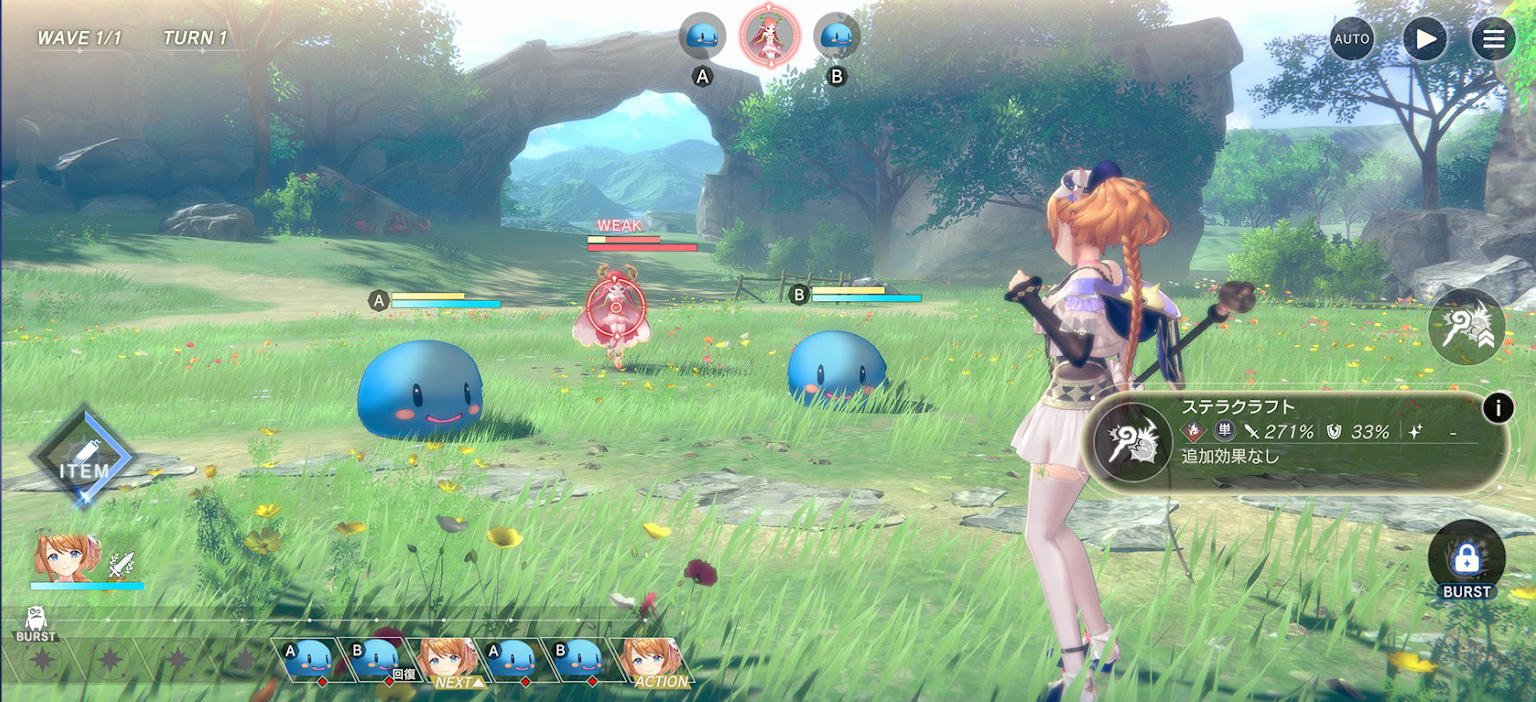Viewport: 1536px width, 702px height.
Task: Click the 回復 slime B turn-order tile
Action: [379, 660]
